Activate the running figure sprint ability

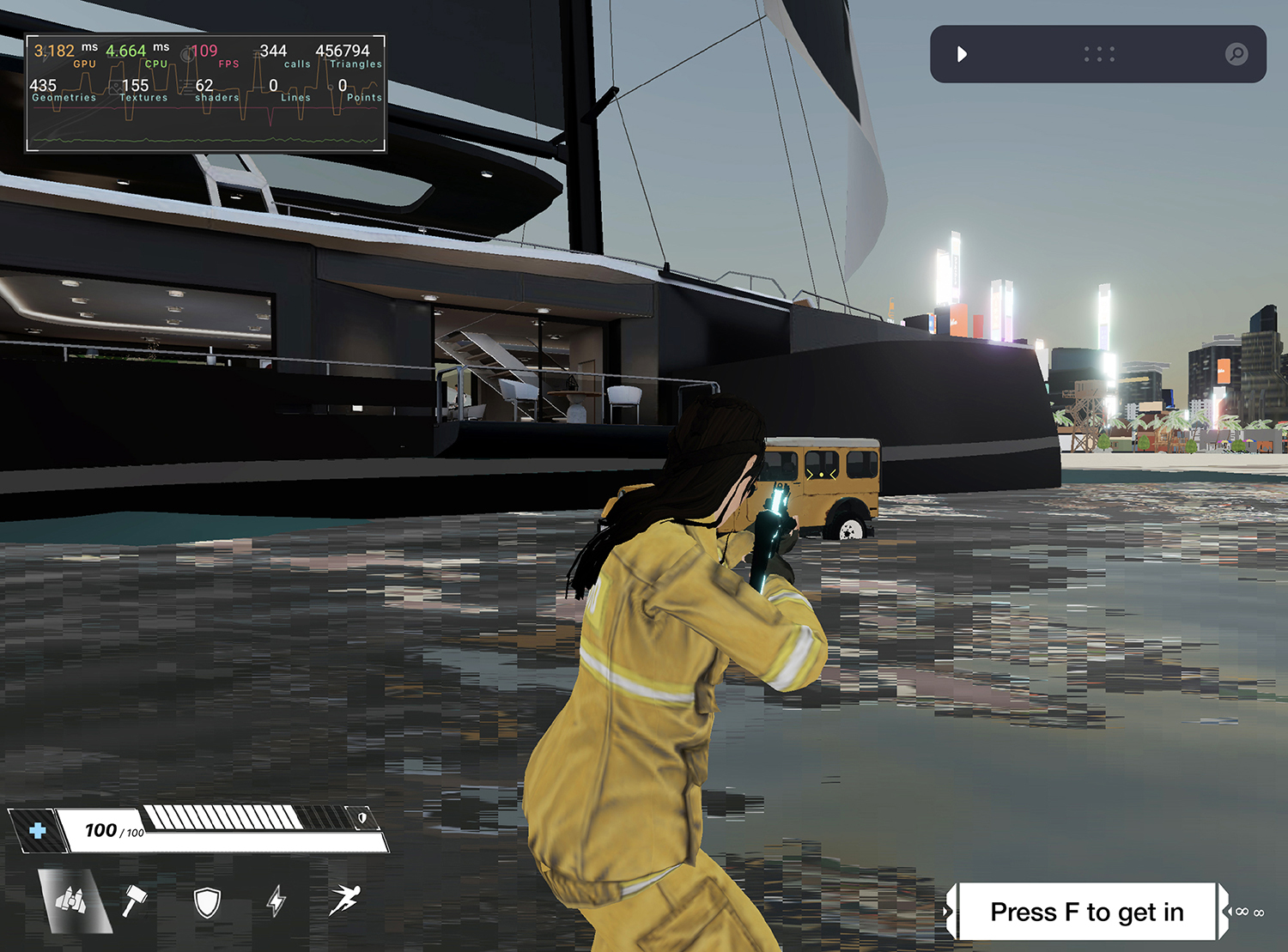[344, 900]
